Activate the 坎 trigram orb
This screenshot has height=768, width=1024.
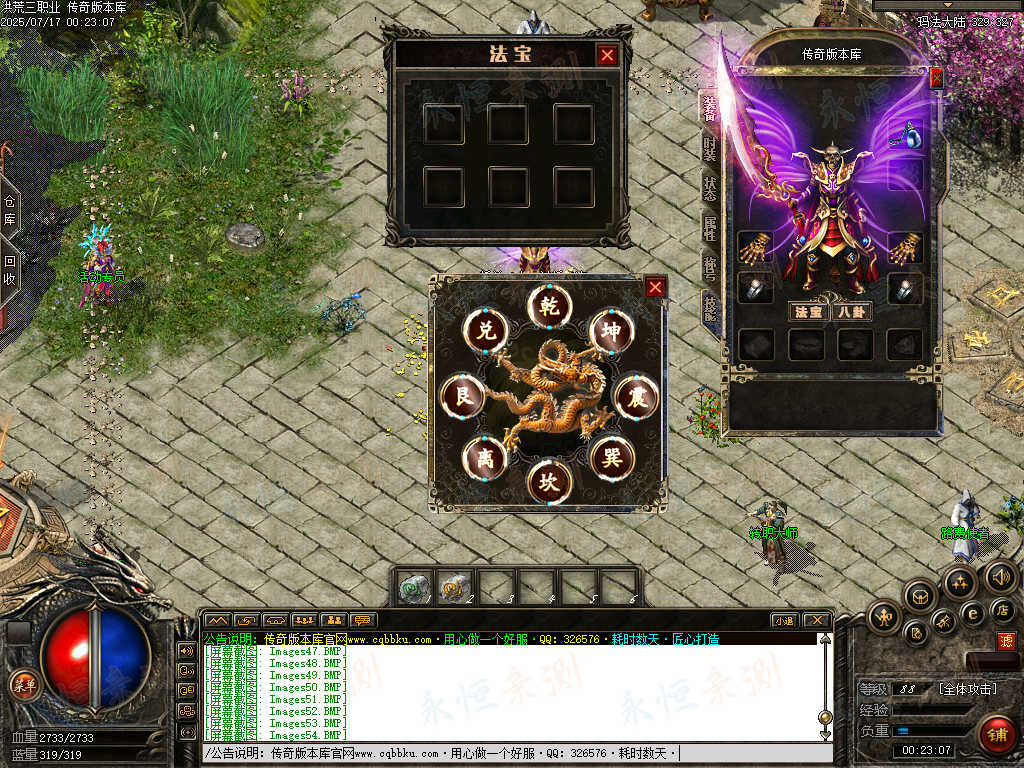tap(549, 481)
